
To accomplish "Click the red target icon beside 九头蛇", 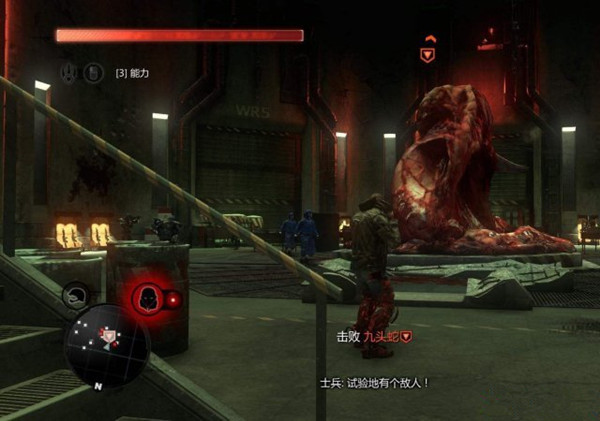I will pos(406,338).
